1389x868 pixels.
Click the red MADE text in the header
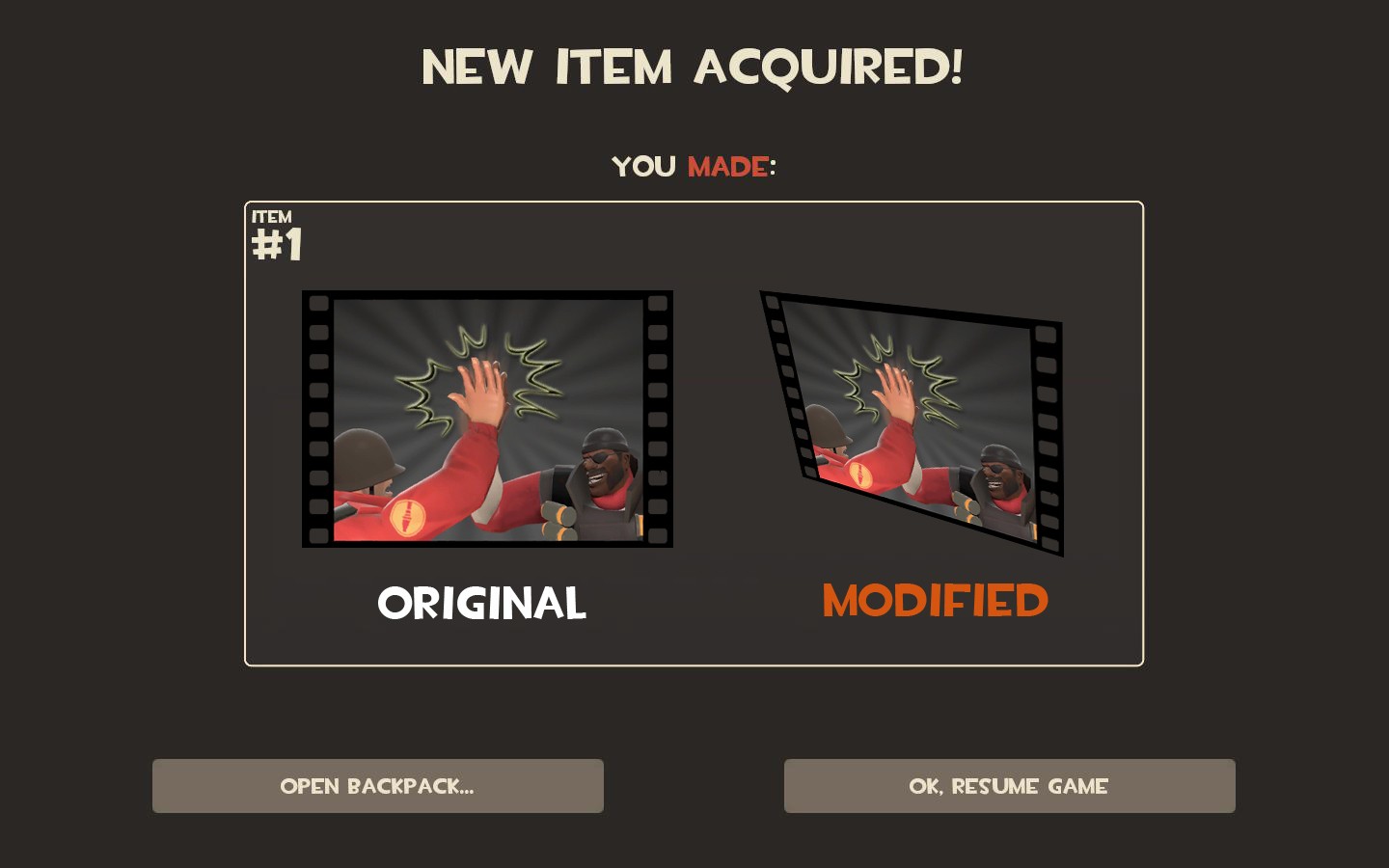click(725, 166)
